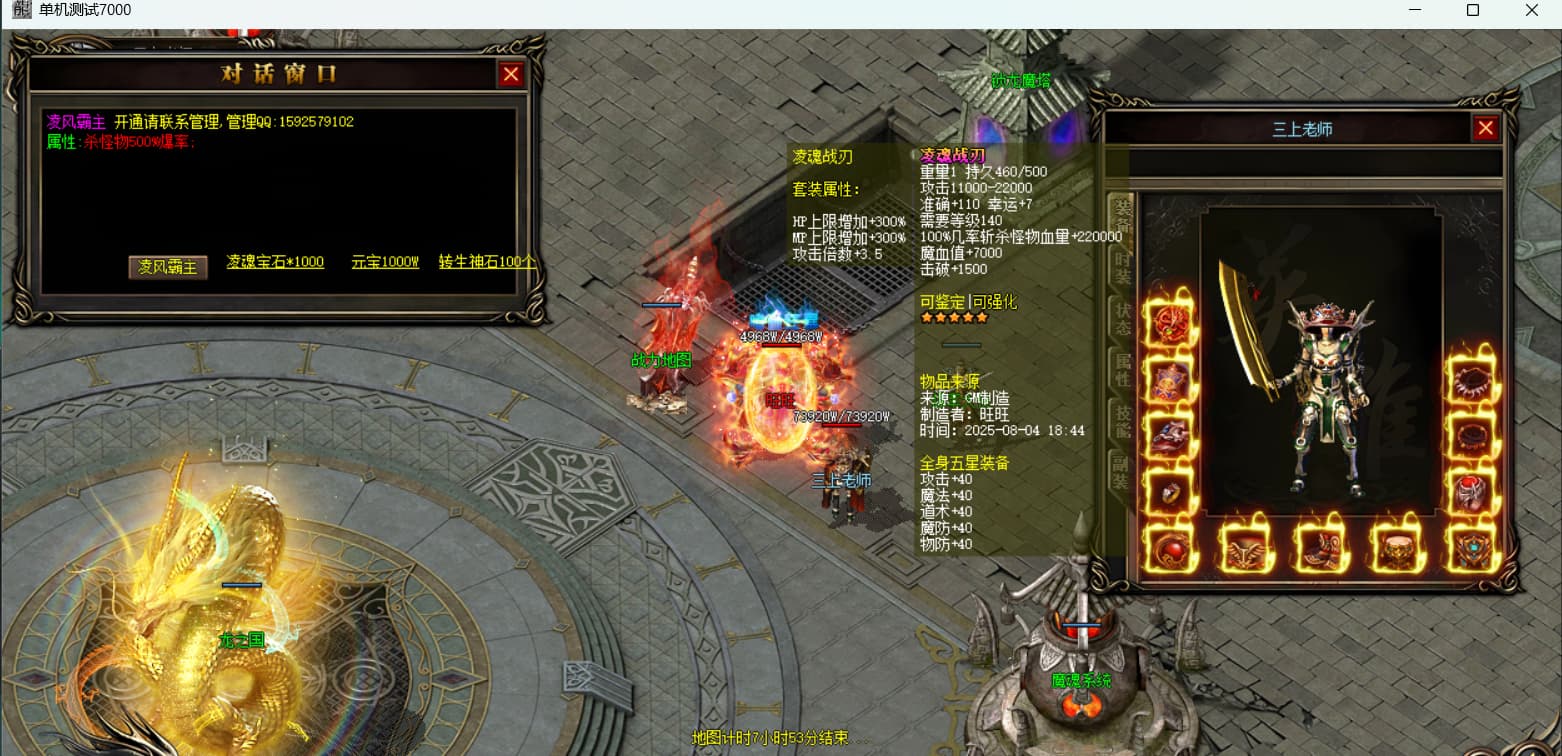Pick the 转生神石100个 option
1562x756 pixels.
coord(487,262)
